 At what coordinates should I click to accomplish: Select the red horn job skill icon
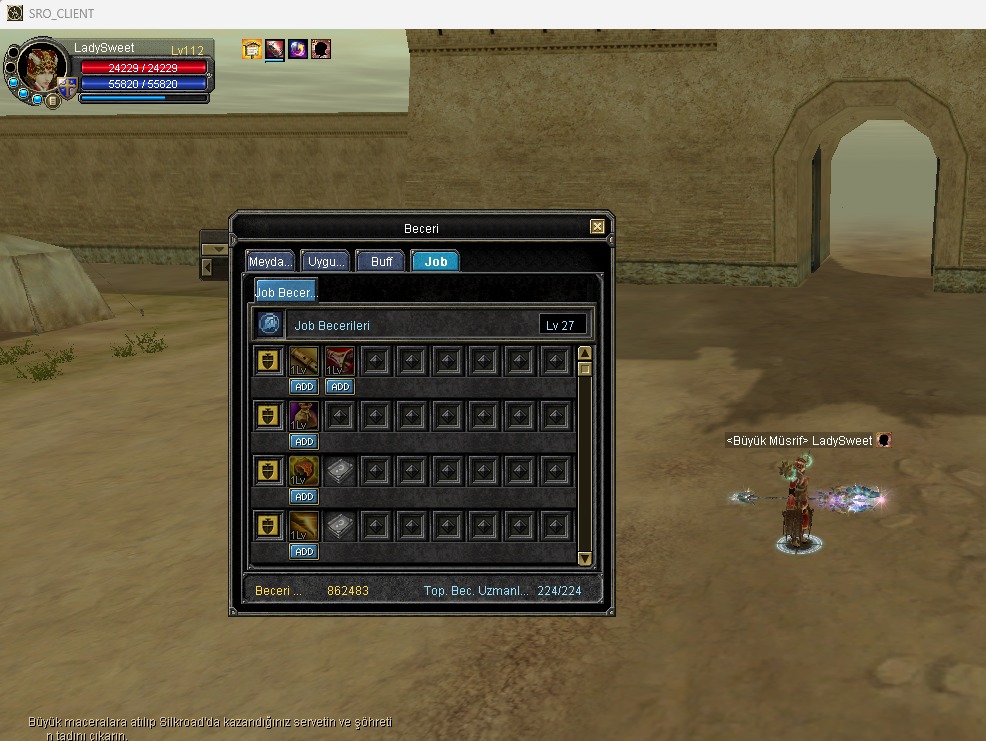(340, 361)
